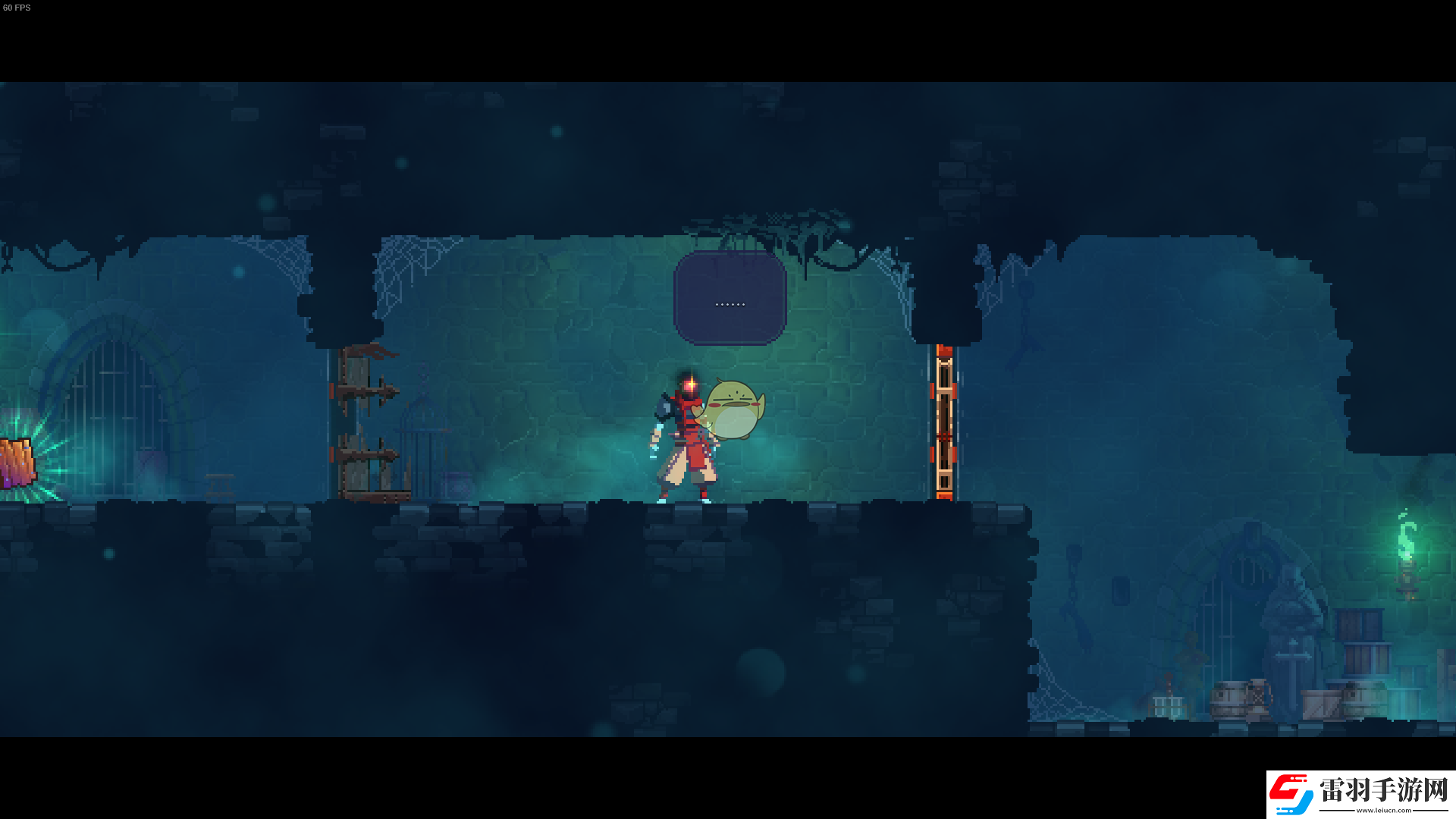Click the 雷羽手游网 watermark logo

pos(1360,794)
